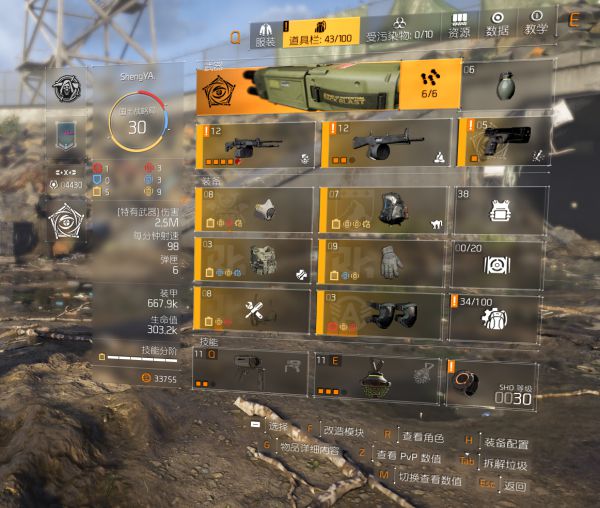Open the holster gear slot
This screenshot has width=600, height=508.
(x=254, y=312)
